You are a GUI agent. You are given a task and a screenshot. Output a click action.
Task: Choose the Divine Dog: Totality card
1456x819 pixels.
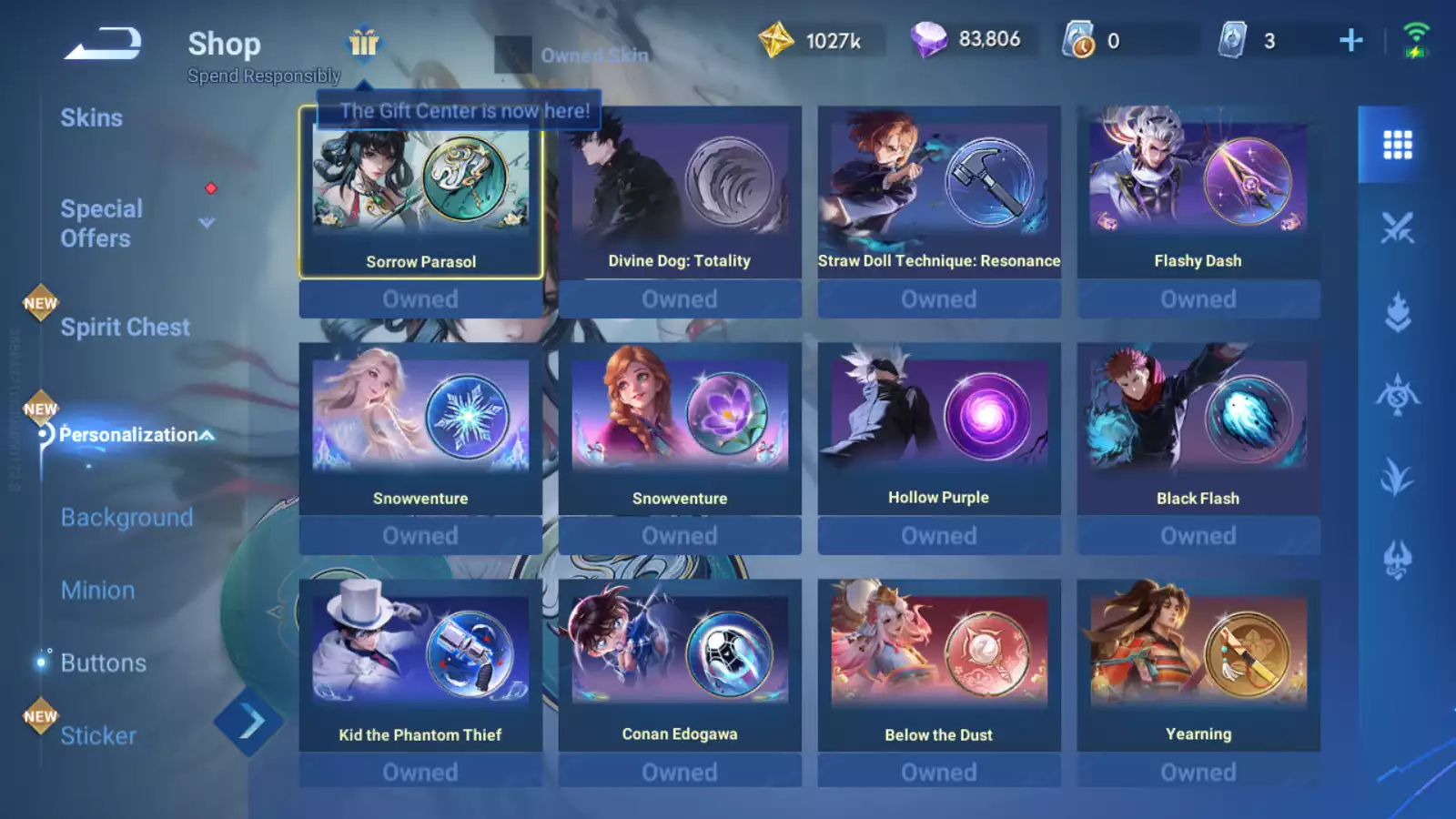680,193
